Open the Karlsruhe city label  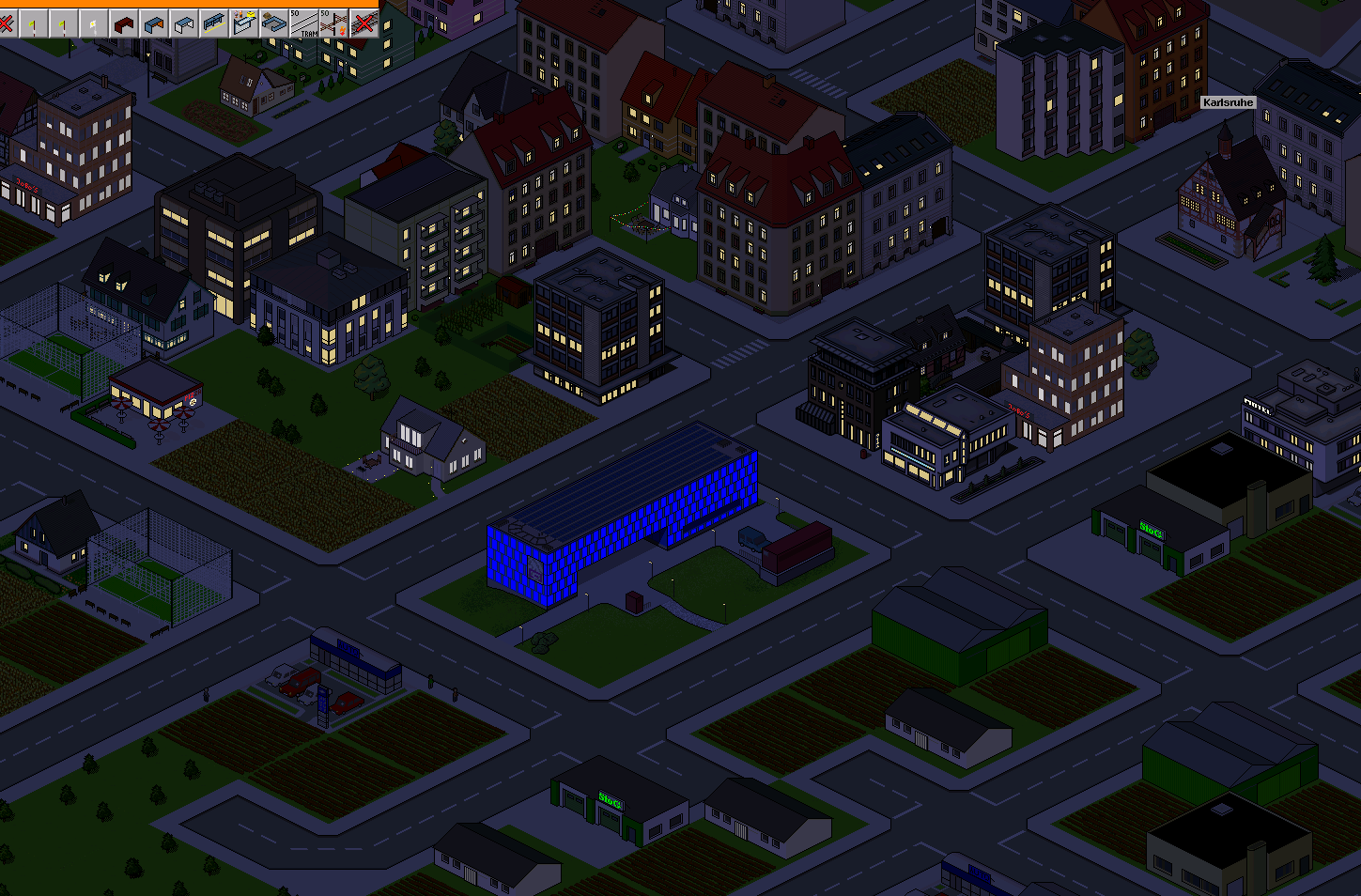pyautogui.click(x=1228, y=102)
